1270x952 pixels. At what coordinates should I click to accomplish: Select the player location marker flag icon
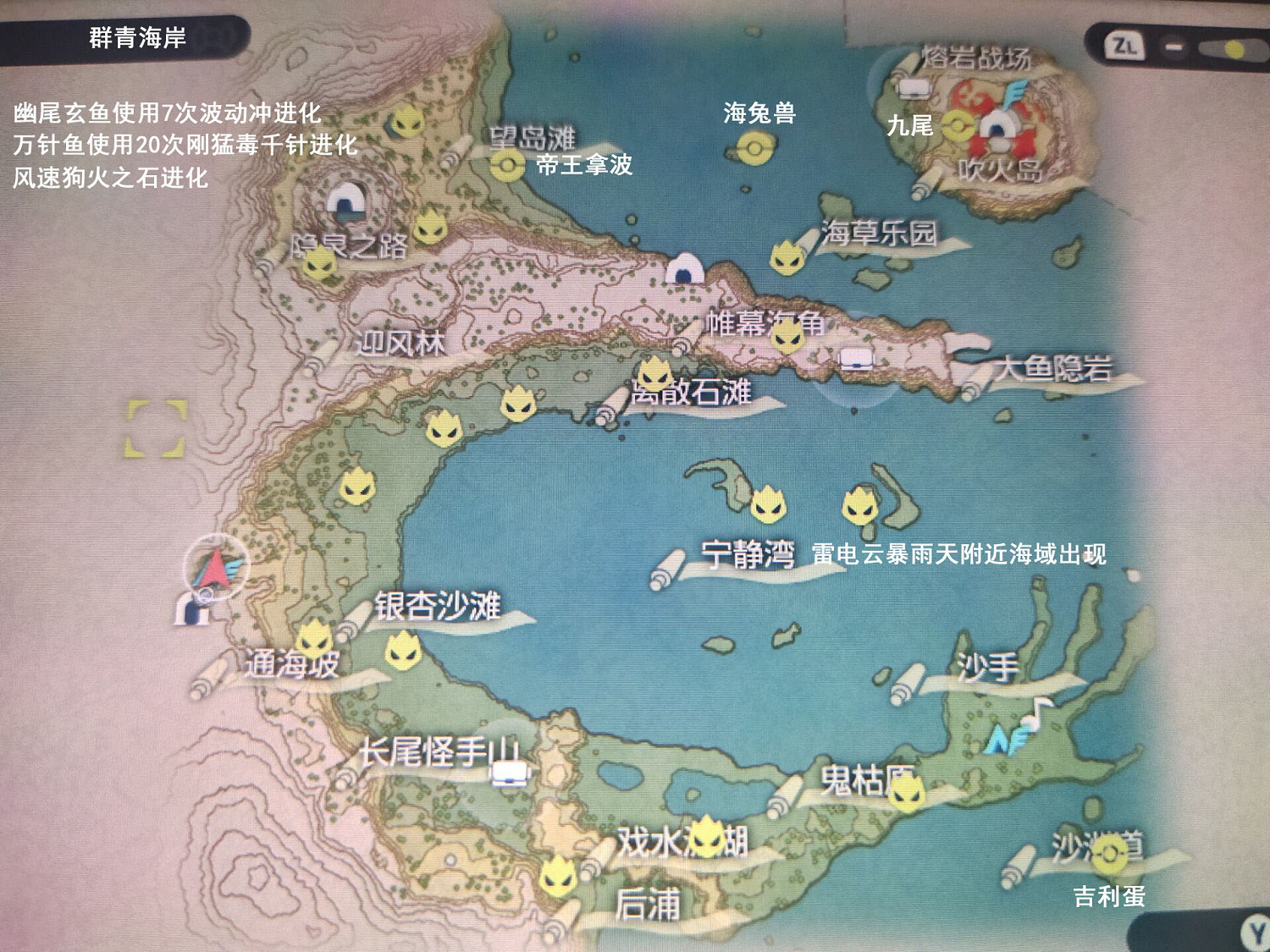pyautogui.click(x=217, y=565)
